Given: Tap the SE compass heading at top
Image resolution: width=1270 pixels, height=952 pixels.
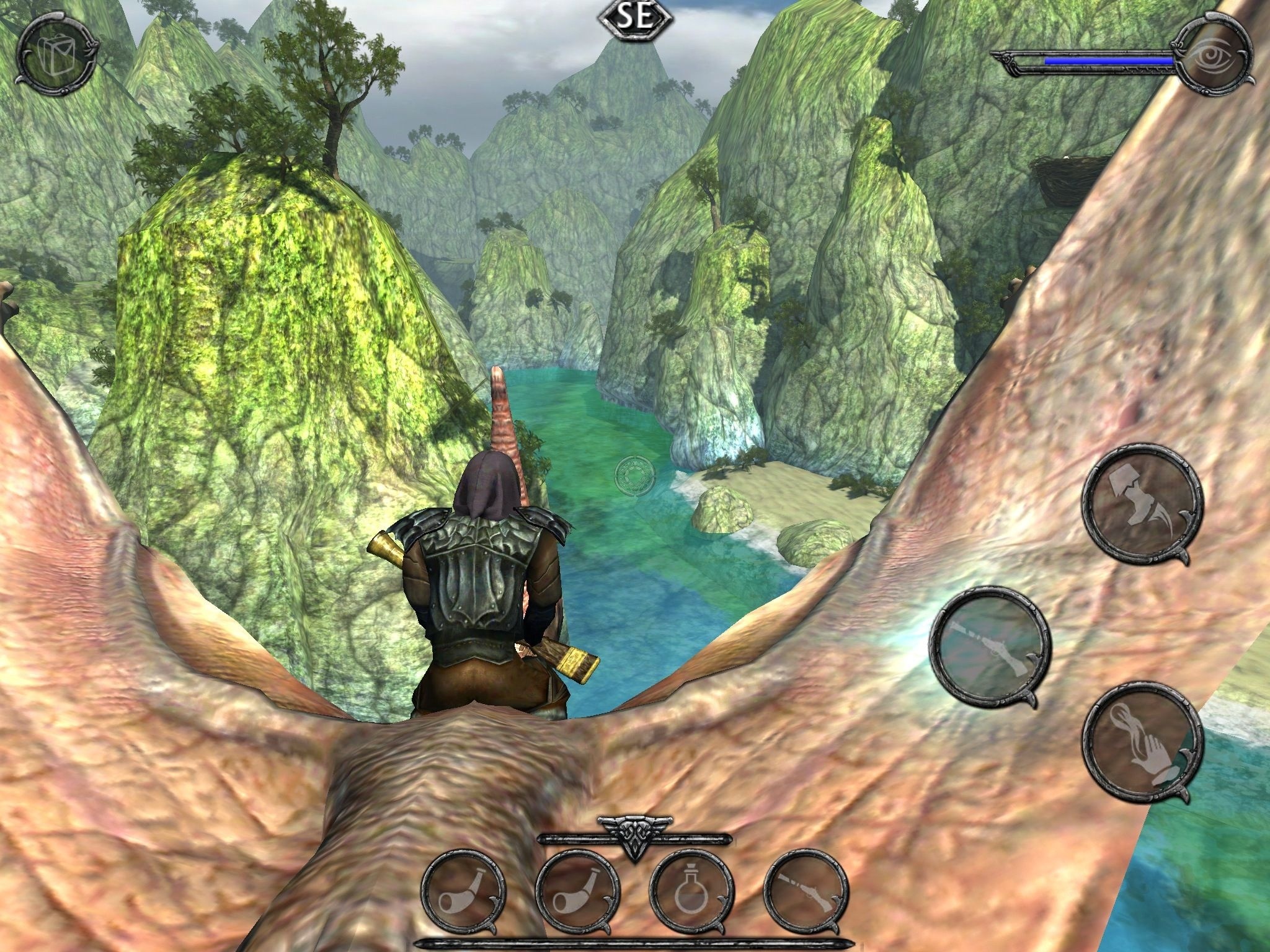Looking at the screenshot, I should [x=635, y=19].
